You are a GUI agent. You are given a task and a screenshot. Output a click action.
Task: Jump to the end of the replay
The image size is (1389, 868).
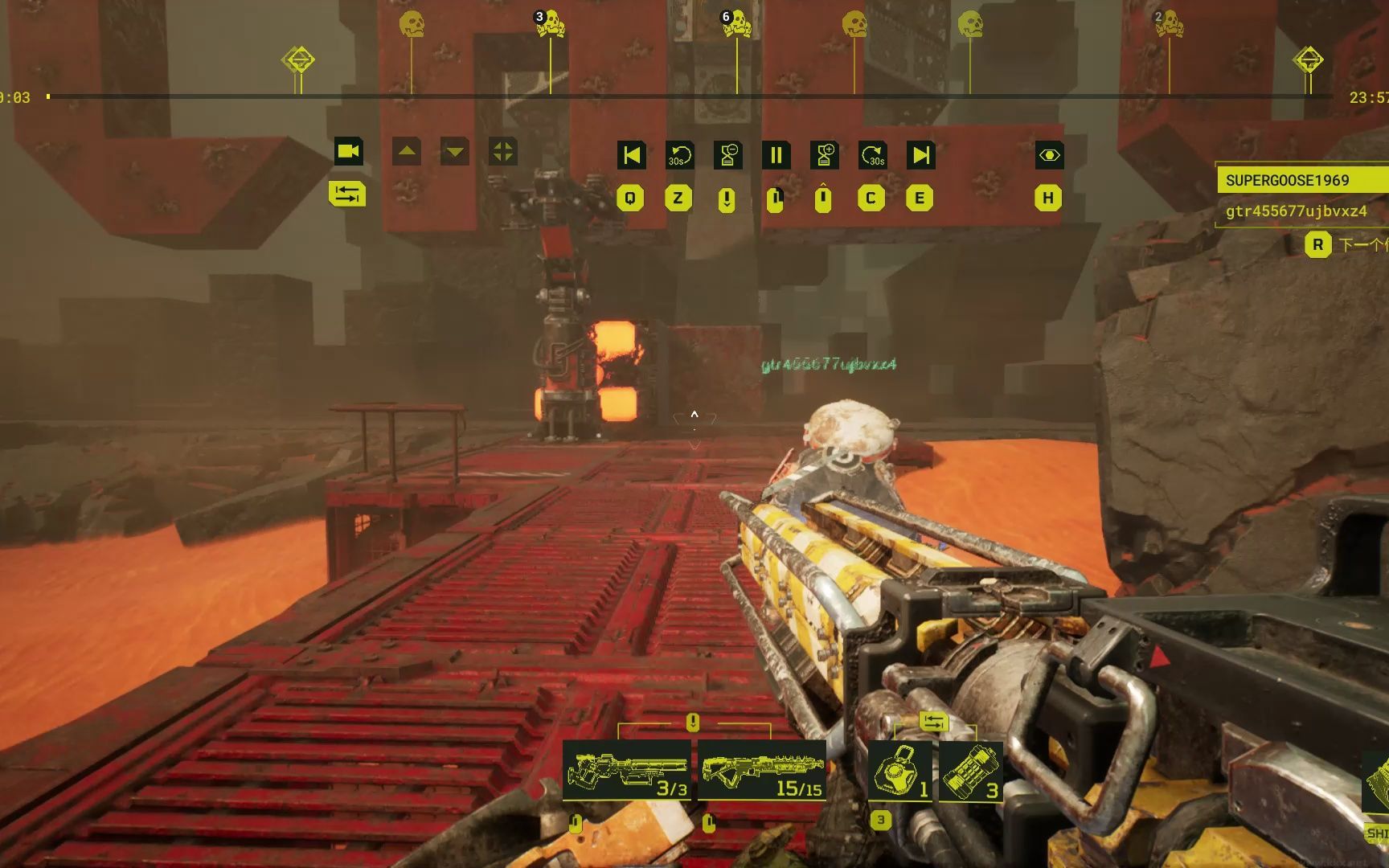(920, 155)
